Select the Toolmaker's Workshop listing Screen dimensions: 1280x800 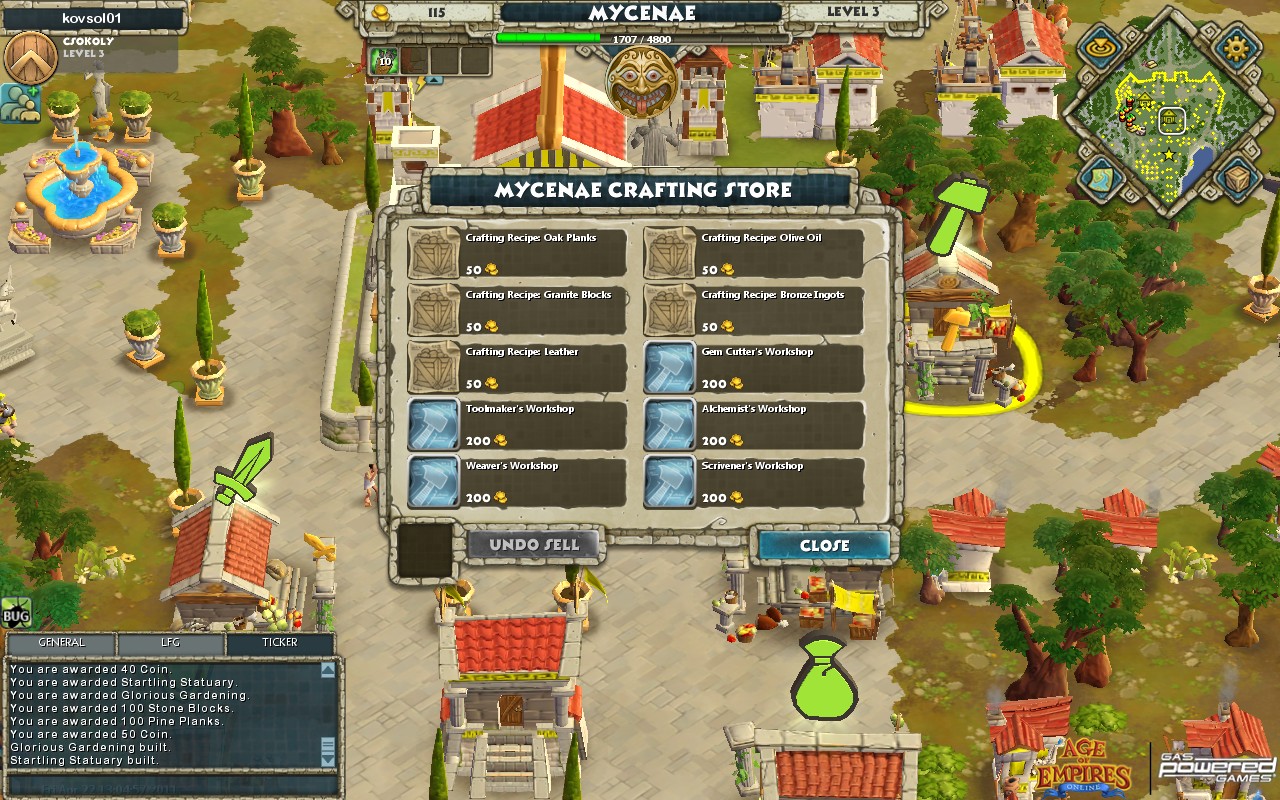517,424
